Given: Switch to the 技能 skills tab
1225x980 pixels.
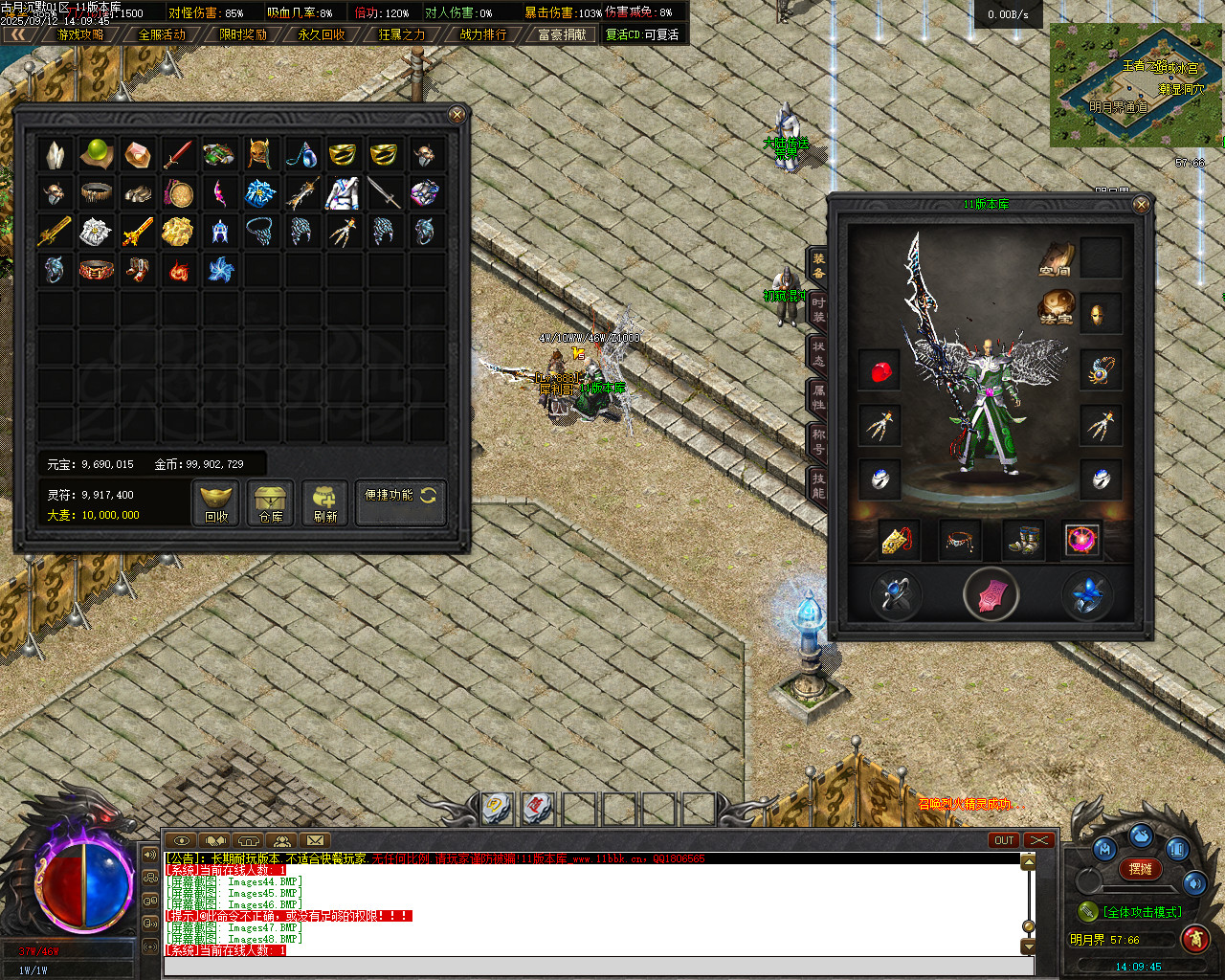Looking at the screenshot, I should (818, 484).
